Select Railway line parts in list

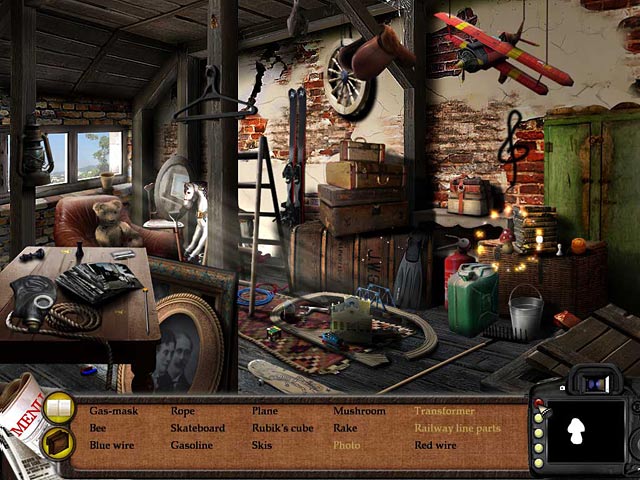457,428
